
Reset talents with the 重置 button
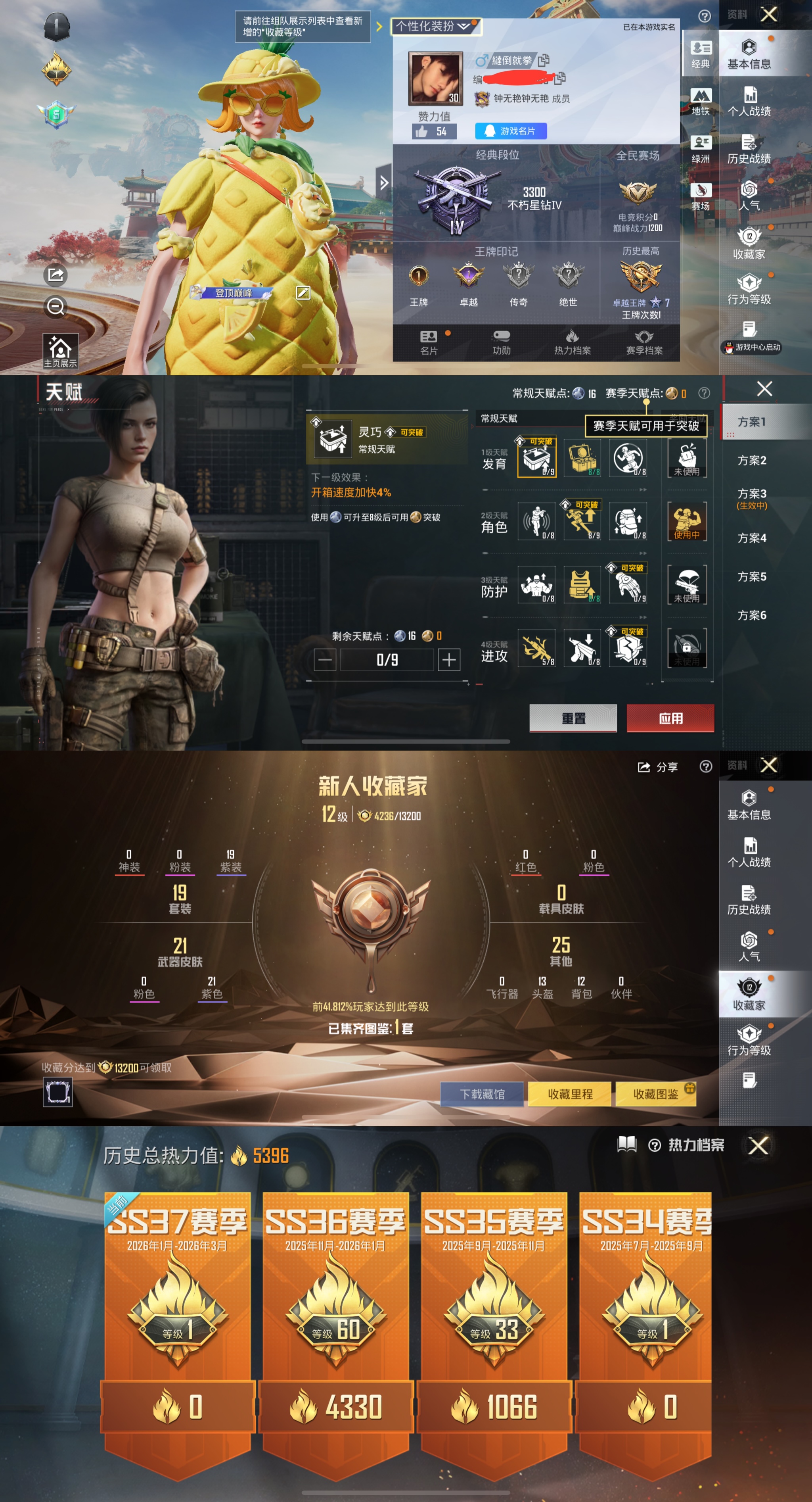coord(573,718)
